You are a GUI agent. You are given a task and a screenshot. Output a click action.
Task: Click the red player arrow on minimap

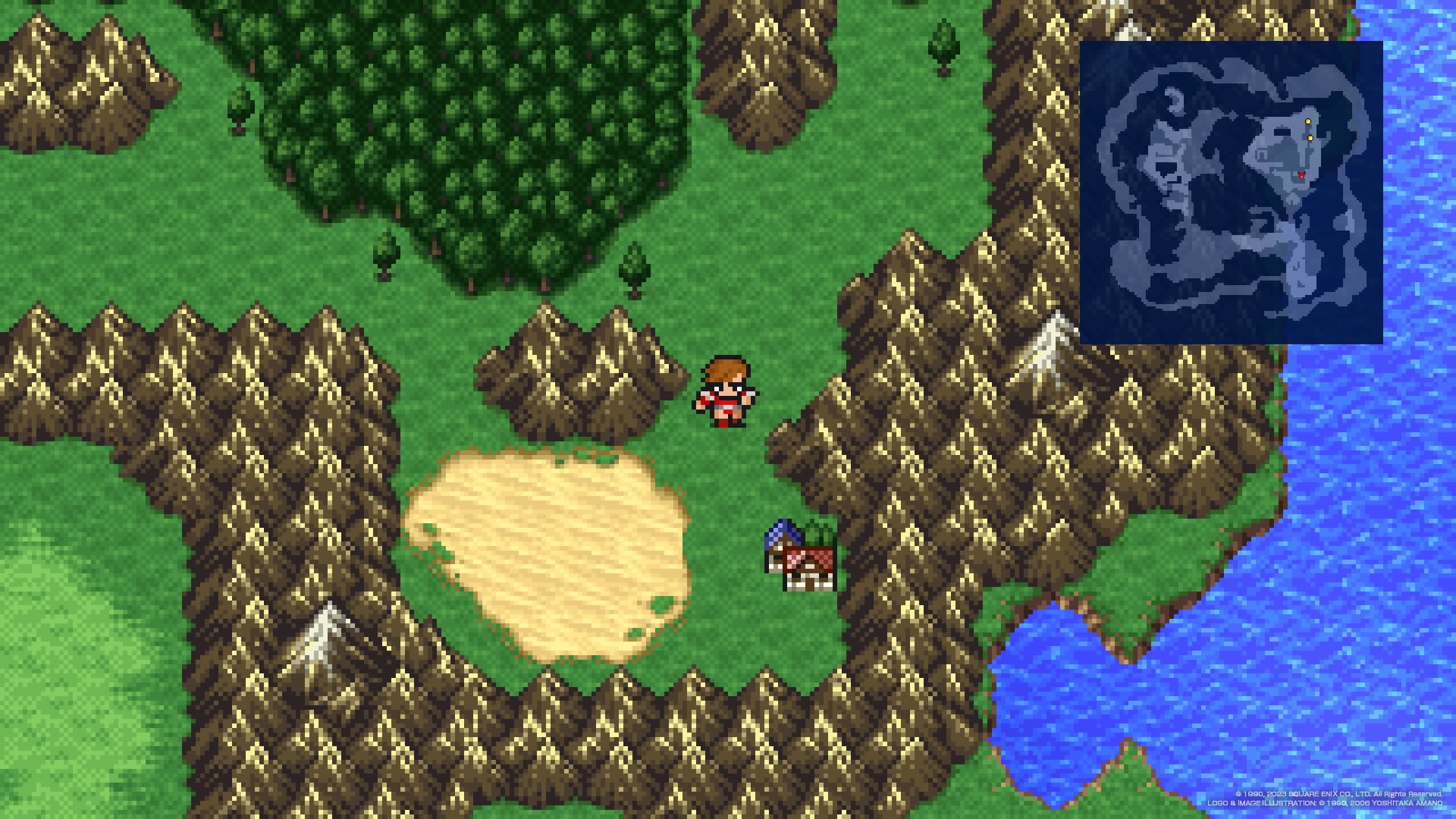pos(1301,175)
